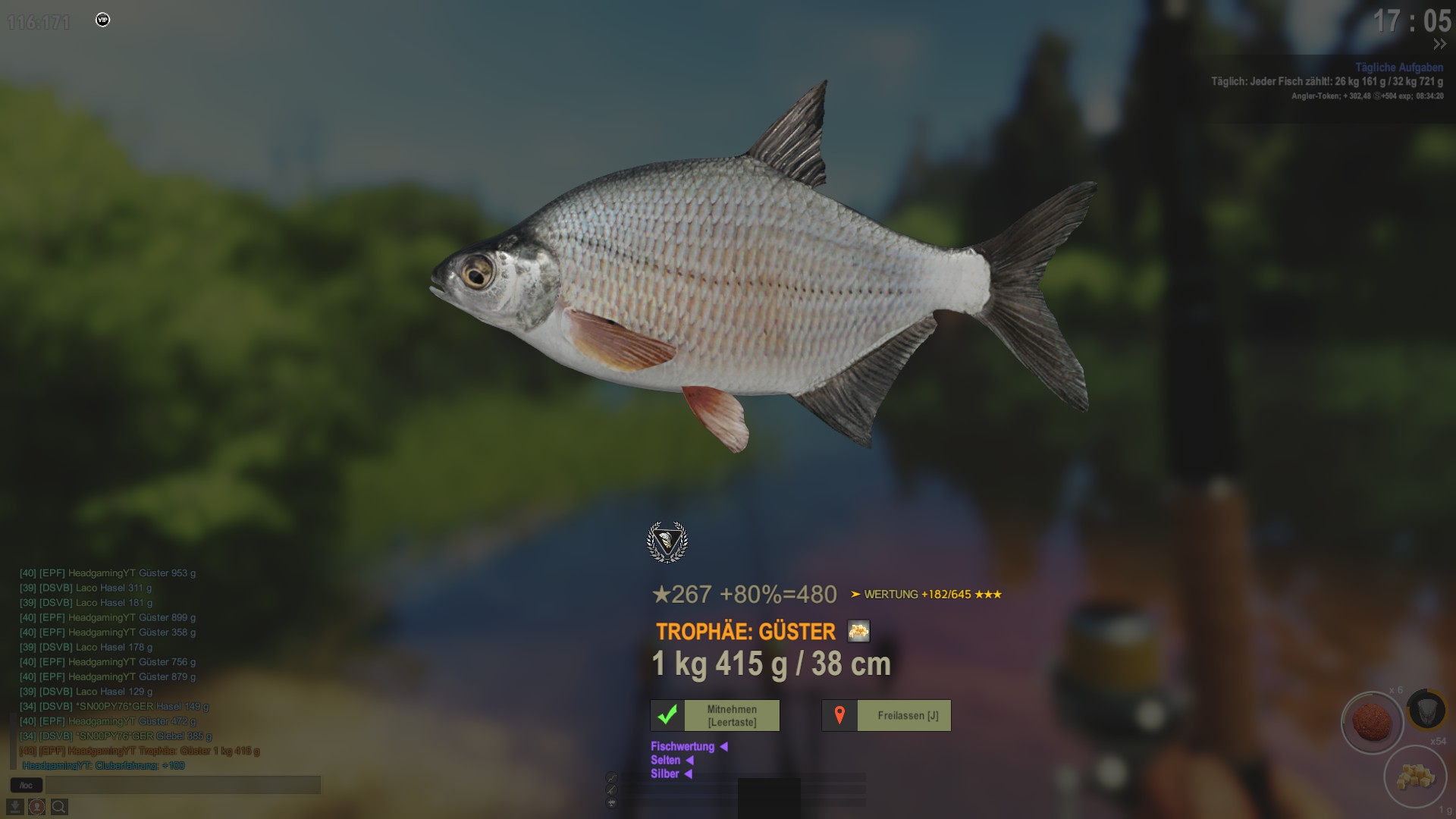Keep the fish with the Mitnehmen button
The height and width of the screenshot is (819, 1456).
[714, 715]
